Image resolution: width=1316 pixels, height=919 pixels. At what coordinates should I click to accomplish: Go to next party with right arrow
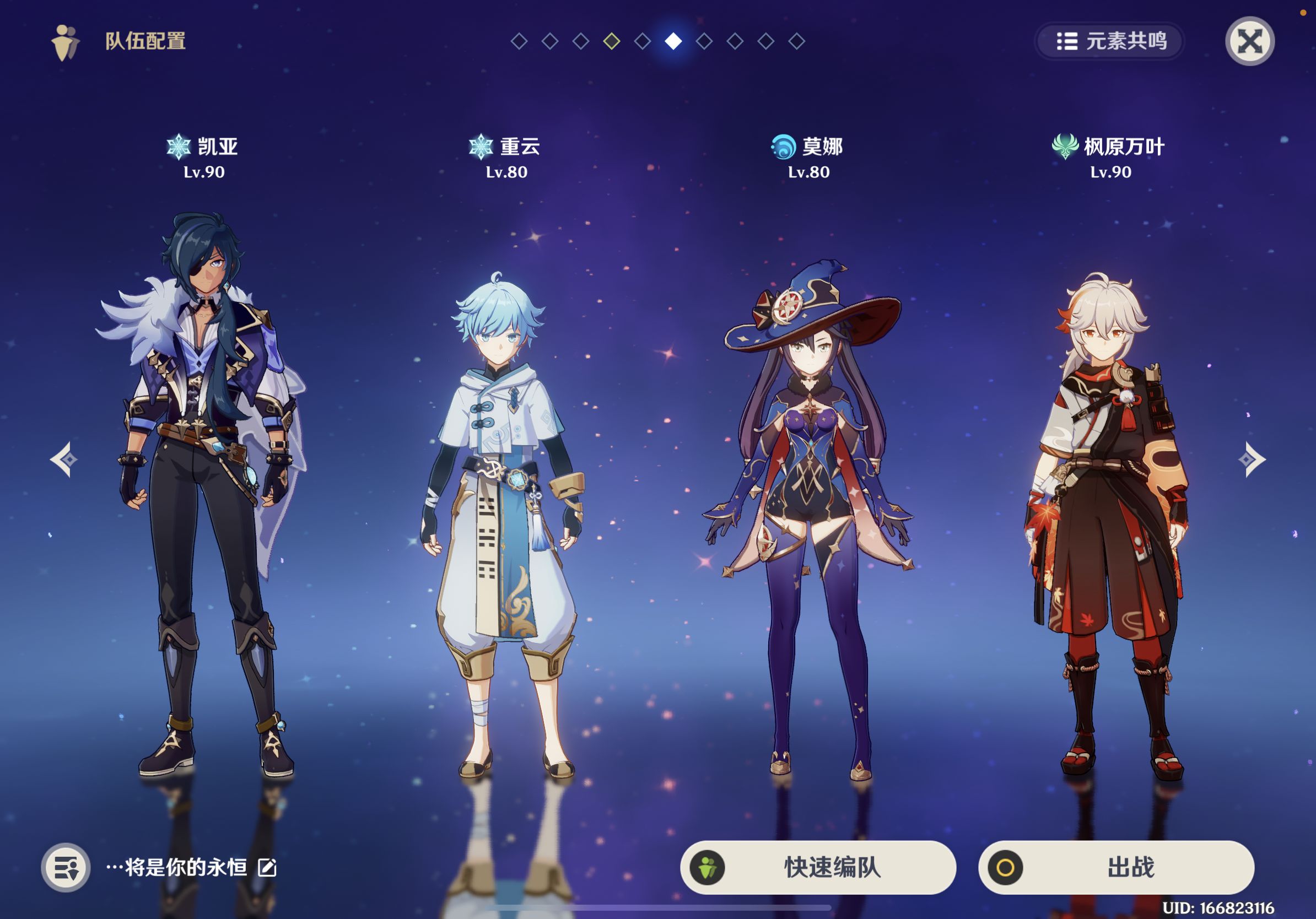tap(1252, 459)
